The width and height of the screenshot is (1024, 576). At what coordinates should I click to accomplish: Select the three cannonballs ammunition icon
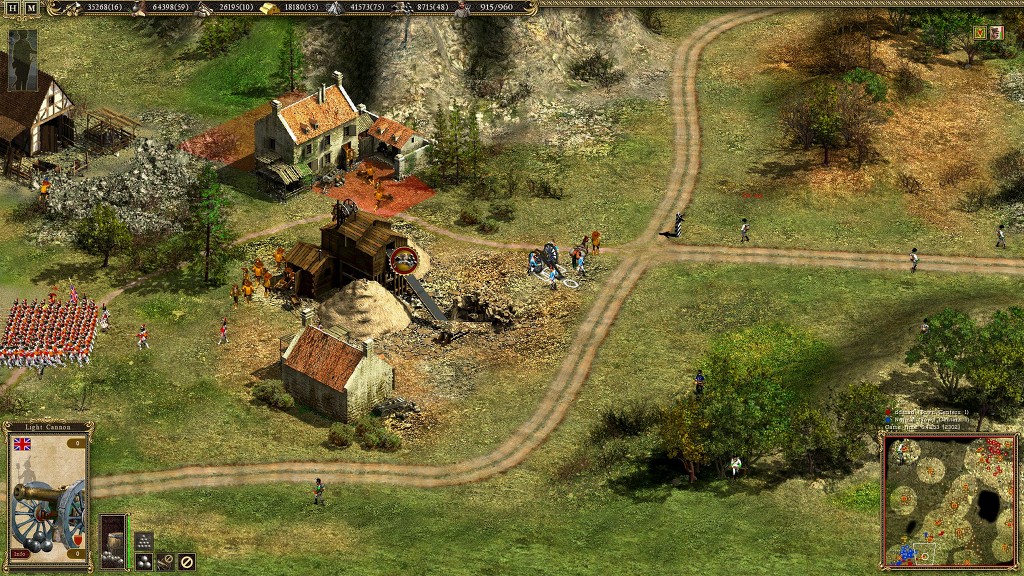click(144, 561)
